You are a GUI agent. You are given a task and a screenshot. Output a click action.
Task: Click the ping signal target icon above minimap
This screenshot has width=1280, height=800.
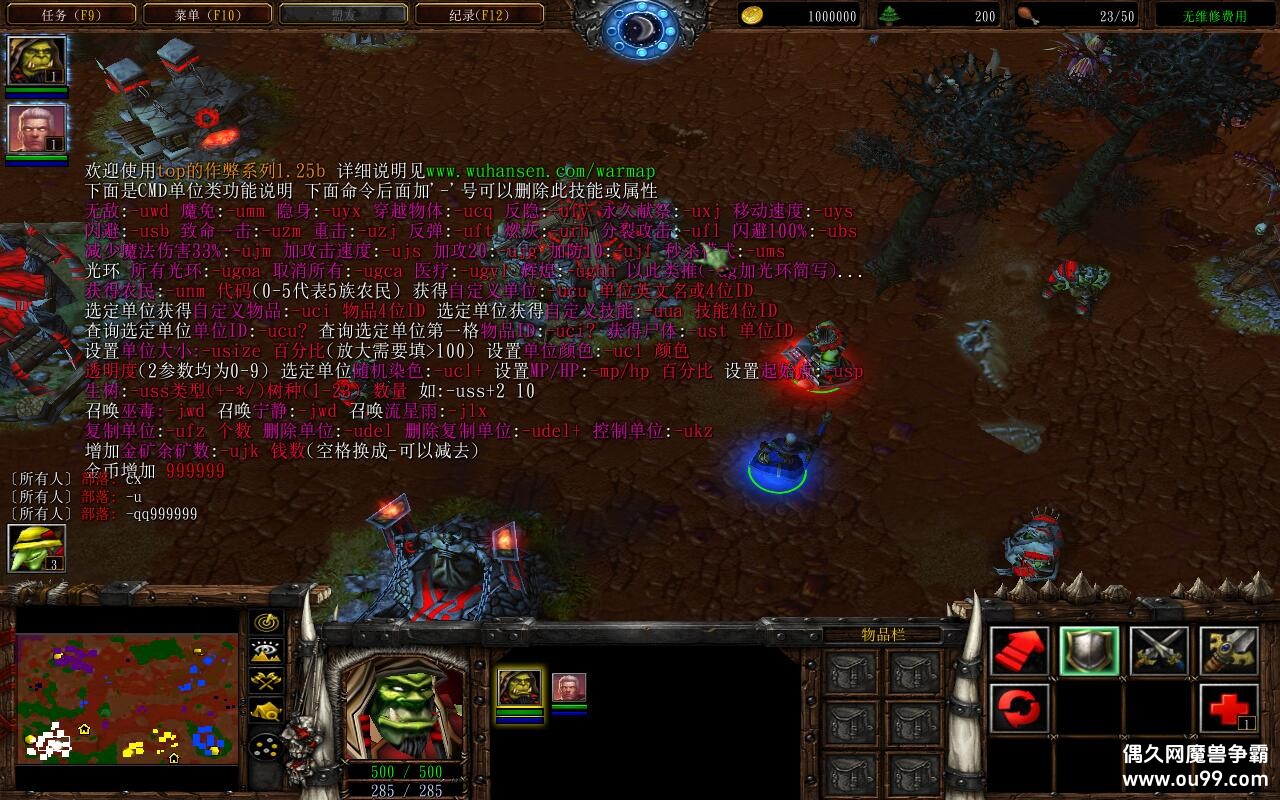tap(265, 624)
